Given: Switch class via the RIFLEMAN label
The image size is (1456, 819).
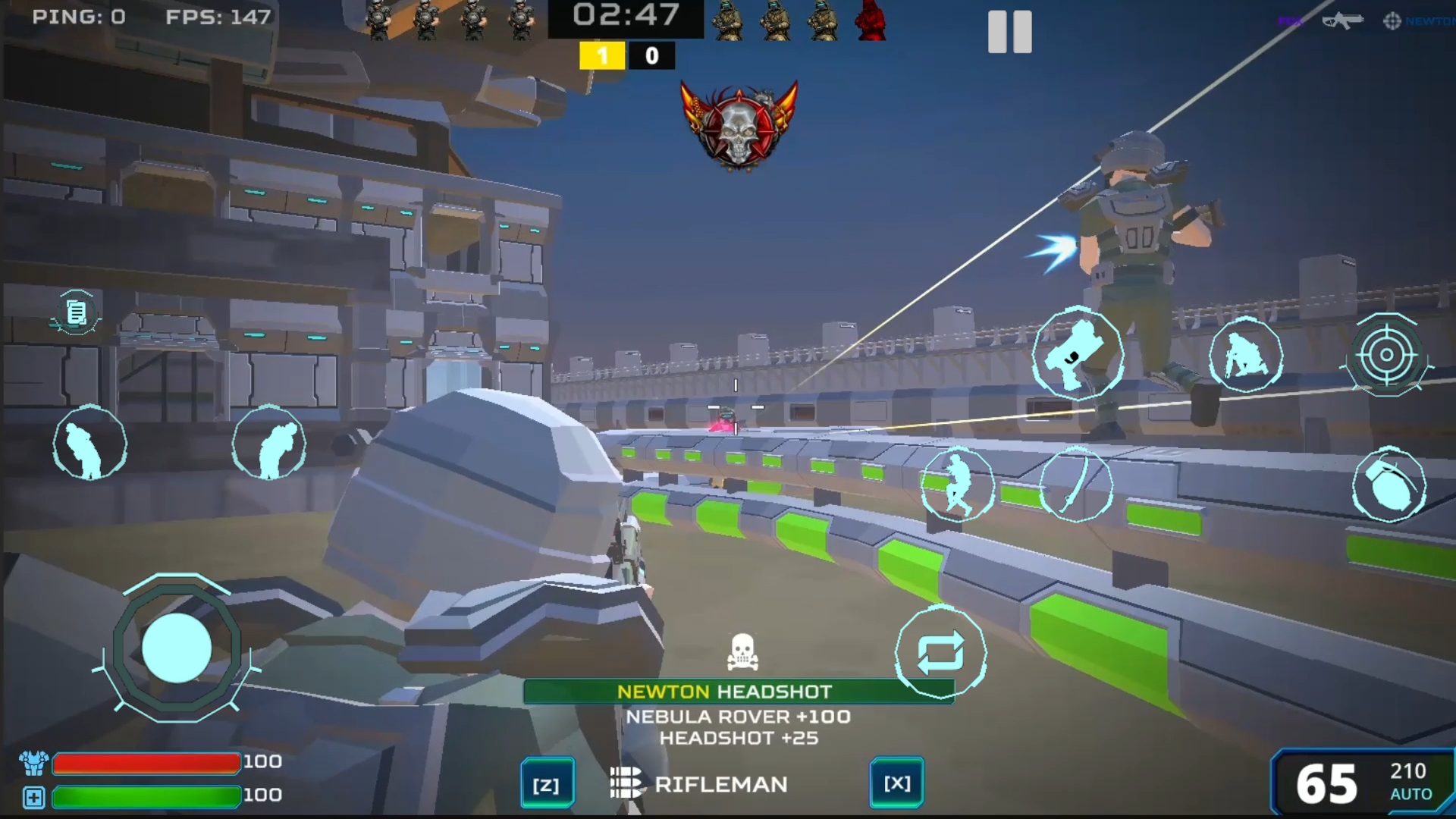Looking at the screenshot, I should click(722, 784).
